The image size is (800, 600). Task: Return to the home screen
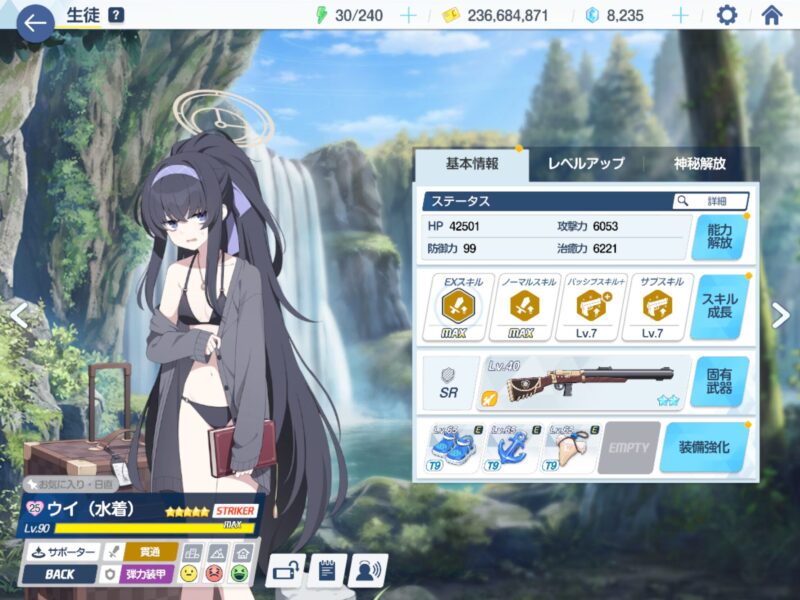point(772,15)
